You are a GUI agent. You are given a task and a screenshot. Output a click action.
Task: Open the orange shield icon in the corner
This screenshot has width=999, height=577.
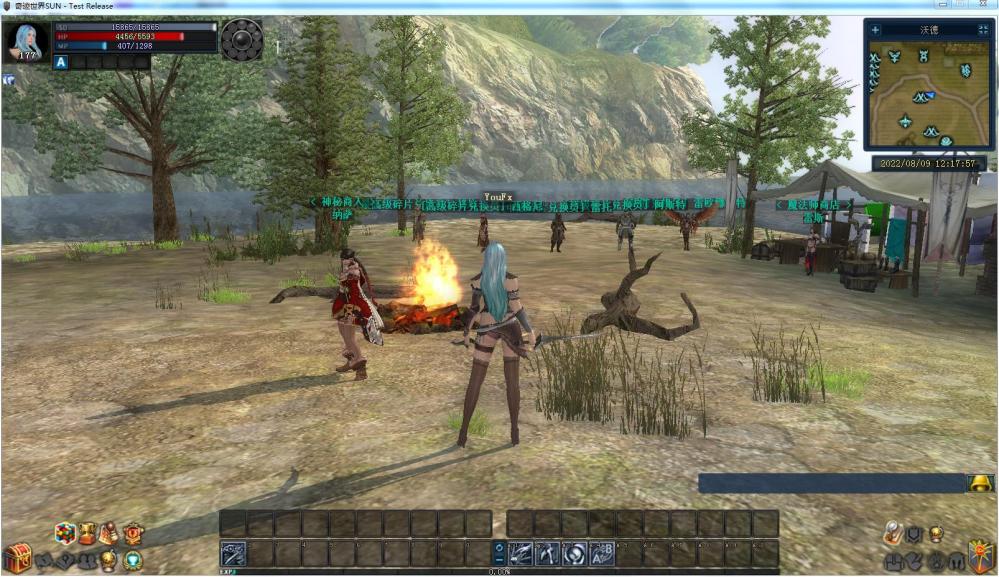click(x=981, y=557)
